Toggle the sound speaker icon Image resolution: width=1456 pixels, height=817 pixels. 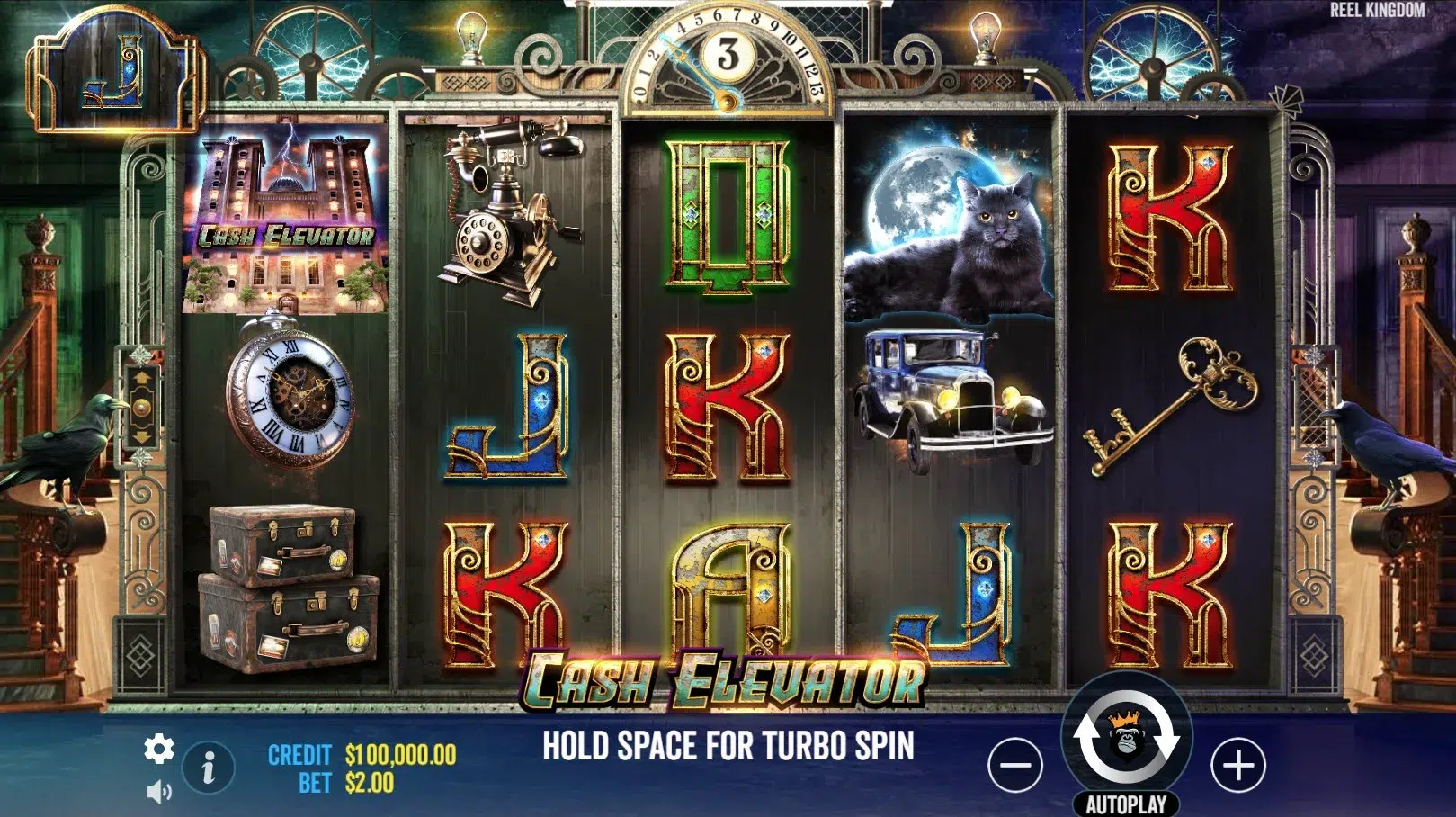(158, 792)
